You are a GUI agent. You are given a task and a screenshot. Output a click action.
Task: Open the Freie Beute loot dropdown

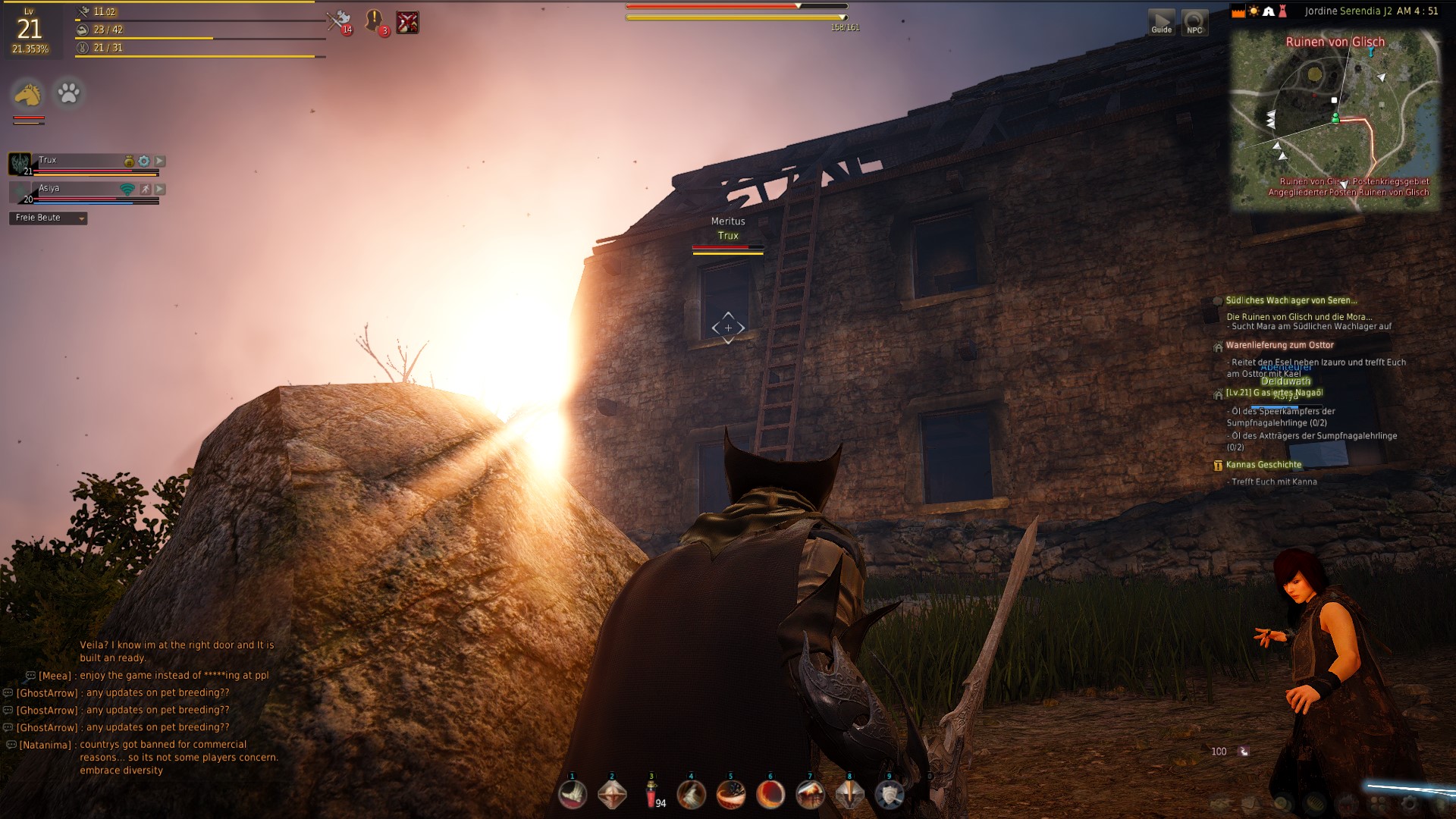pyautogui.click(x=49, y=218)
